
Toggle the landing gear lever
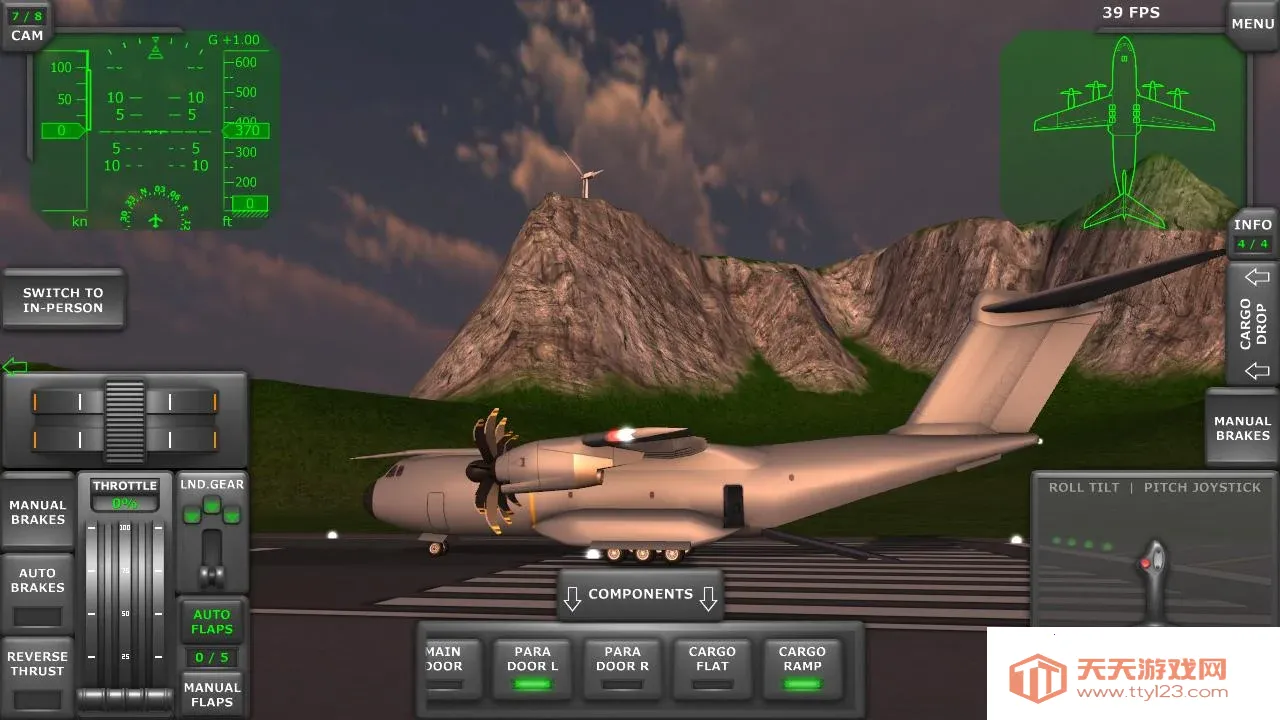point(212,558)
